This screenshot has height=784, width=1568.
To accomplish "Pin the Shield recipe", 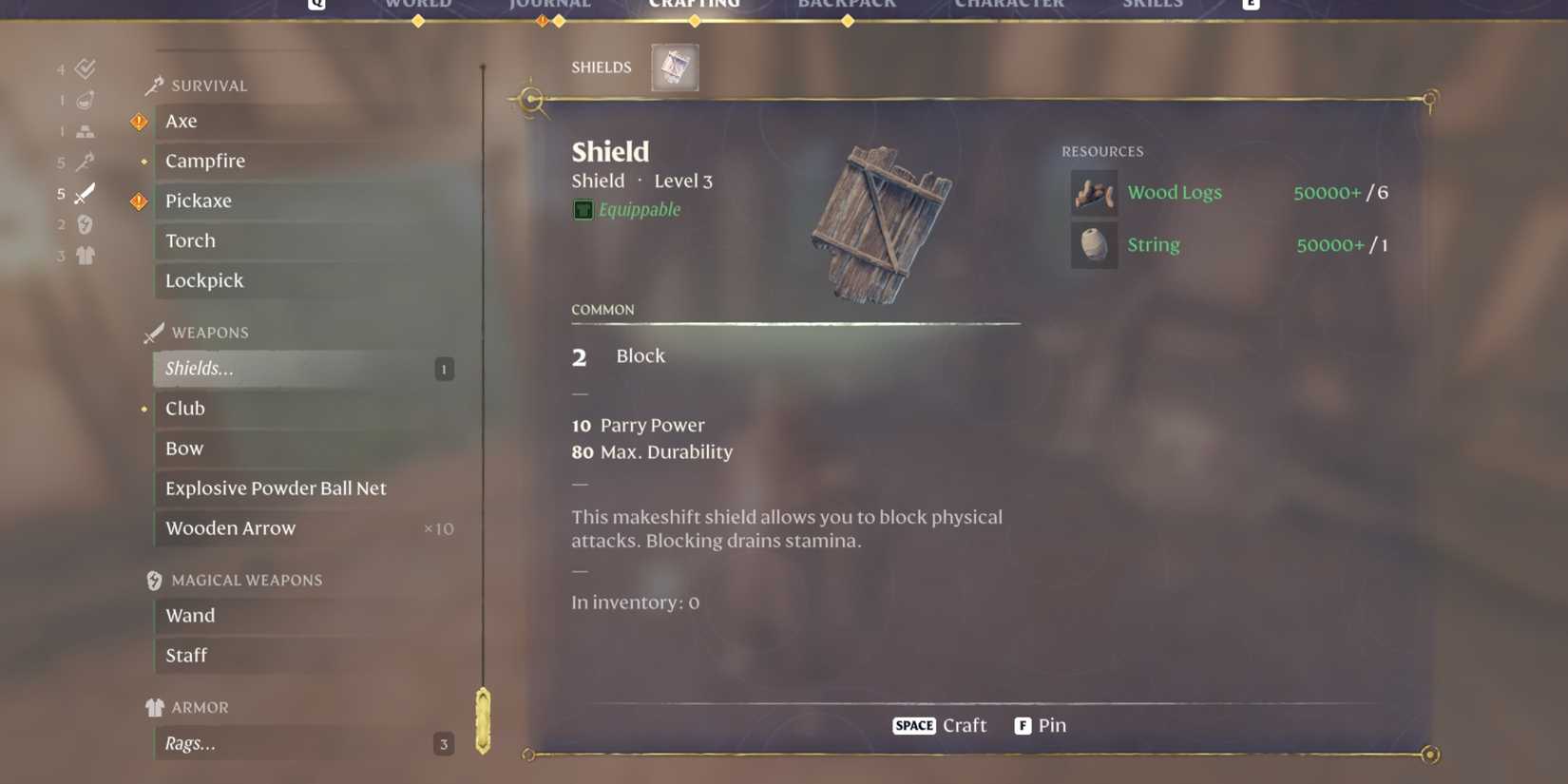I will click(1041, 725).
